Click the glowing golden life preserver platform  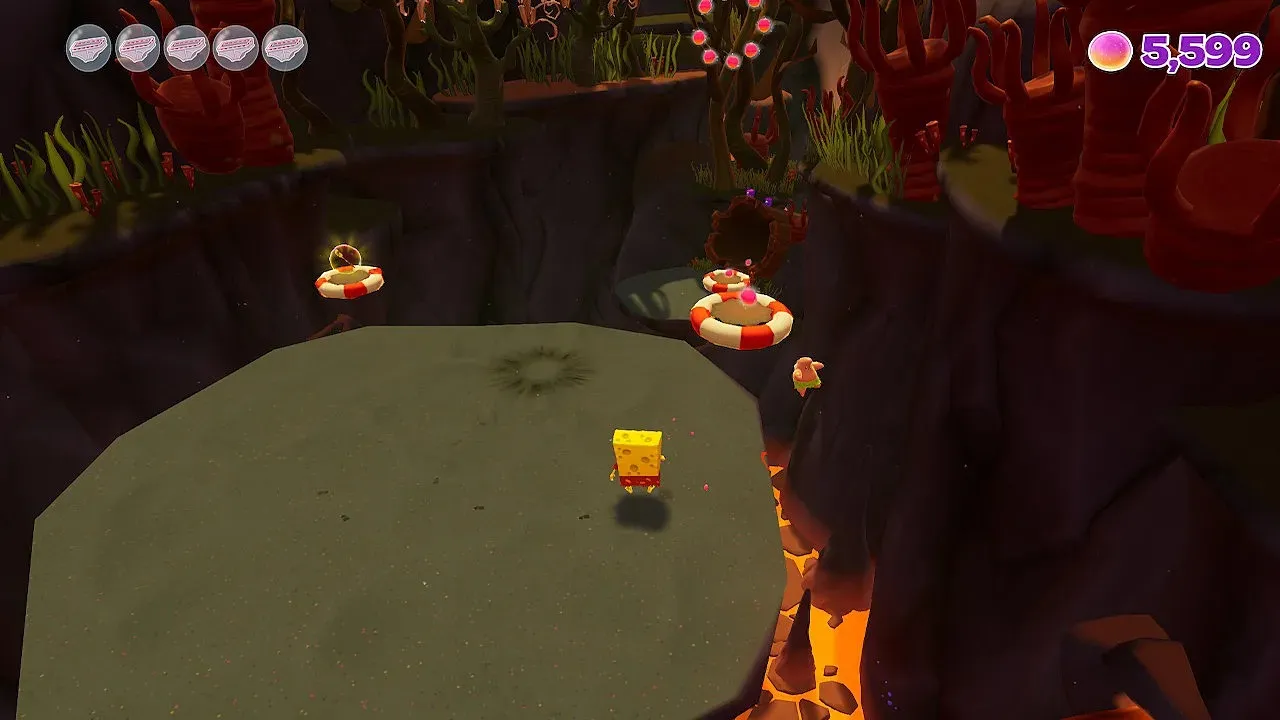(x=348, y=280)
